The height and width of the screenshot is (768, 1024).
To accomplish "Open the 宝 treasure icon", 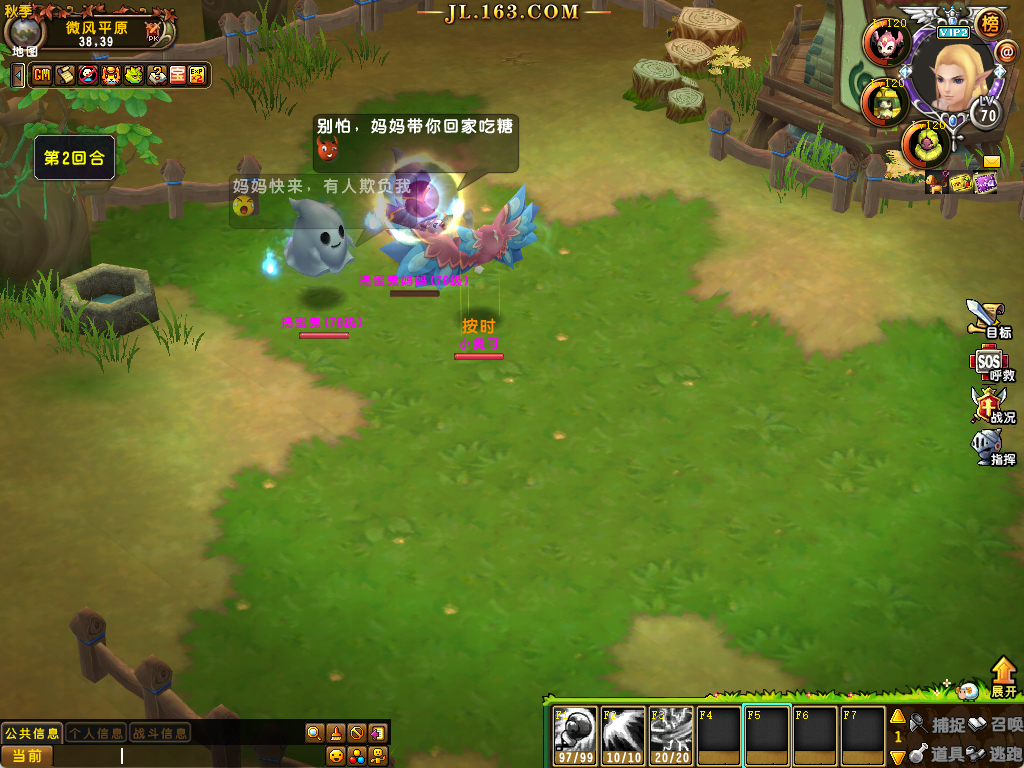I will [x=177, y=75].
